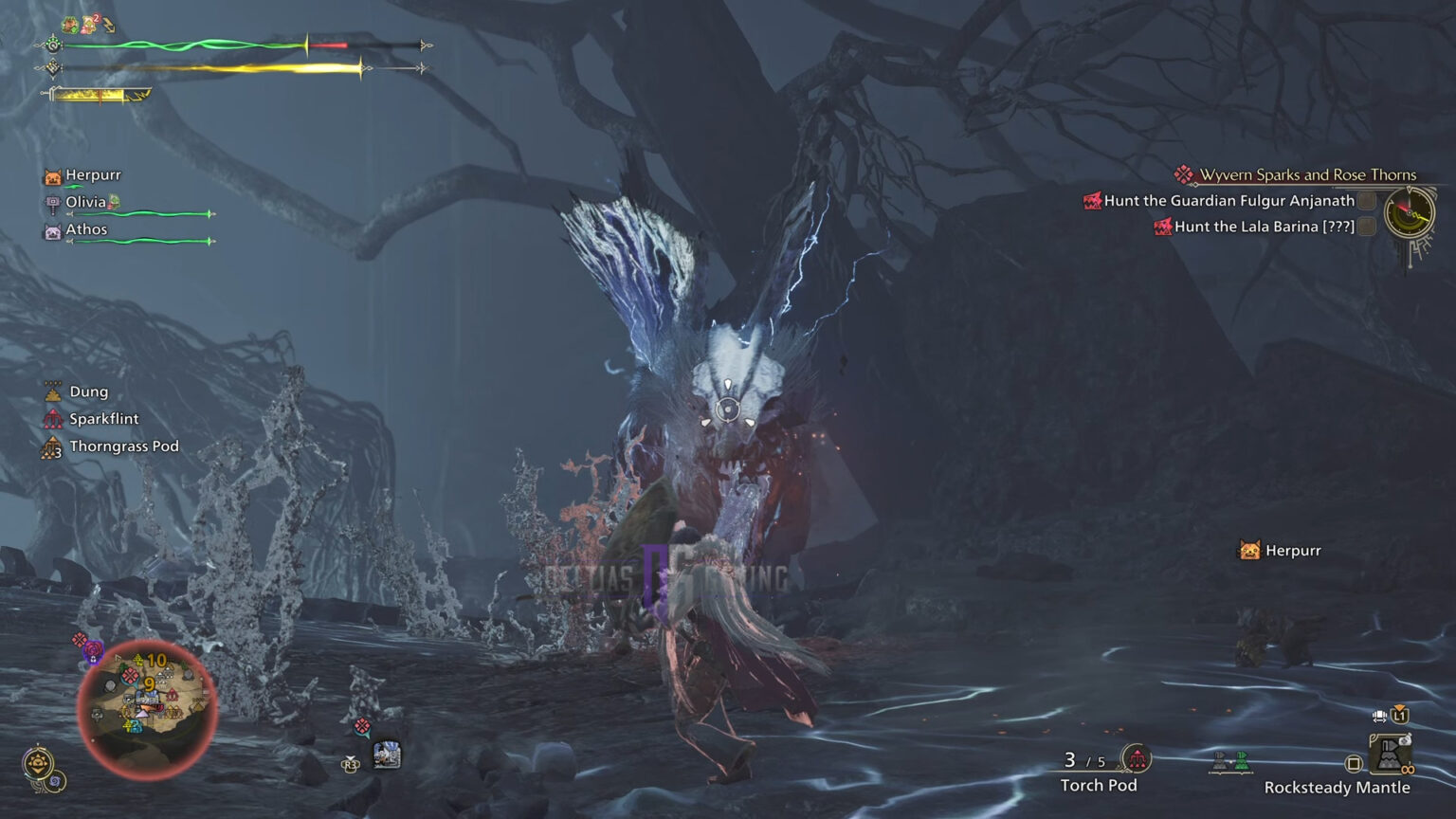The image size is (1456, 819).
Task: Click the Rocksteady Mantle icon
Action: coord(1391,754)
